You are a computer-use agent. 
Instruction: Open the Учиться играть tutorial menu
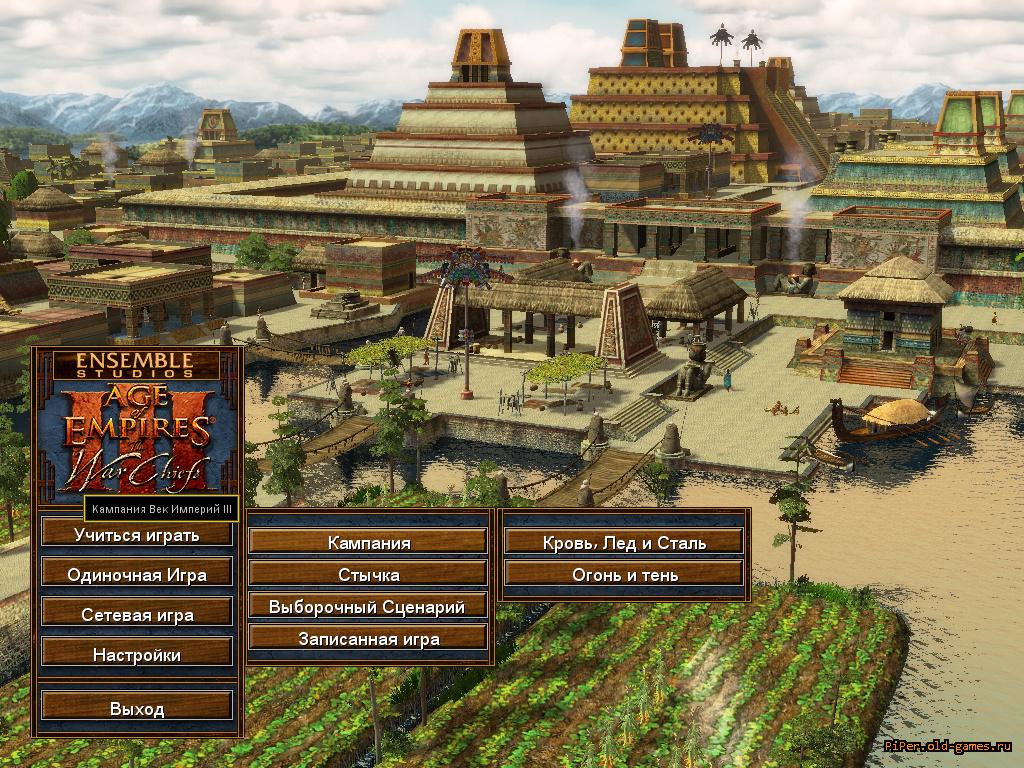[137, 535]
